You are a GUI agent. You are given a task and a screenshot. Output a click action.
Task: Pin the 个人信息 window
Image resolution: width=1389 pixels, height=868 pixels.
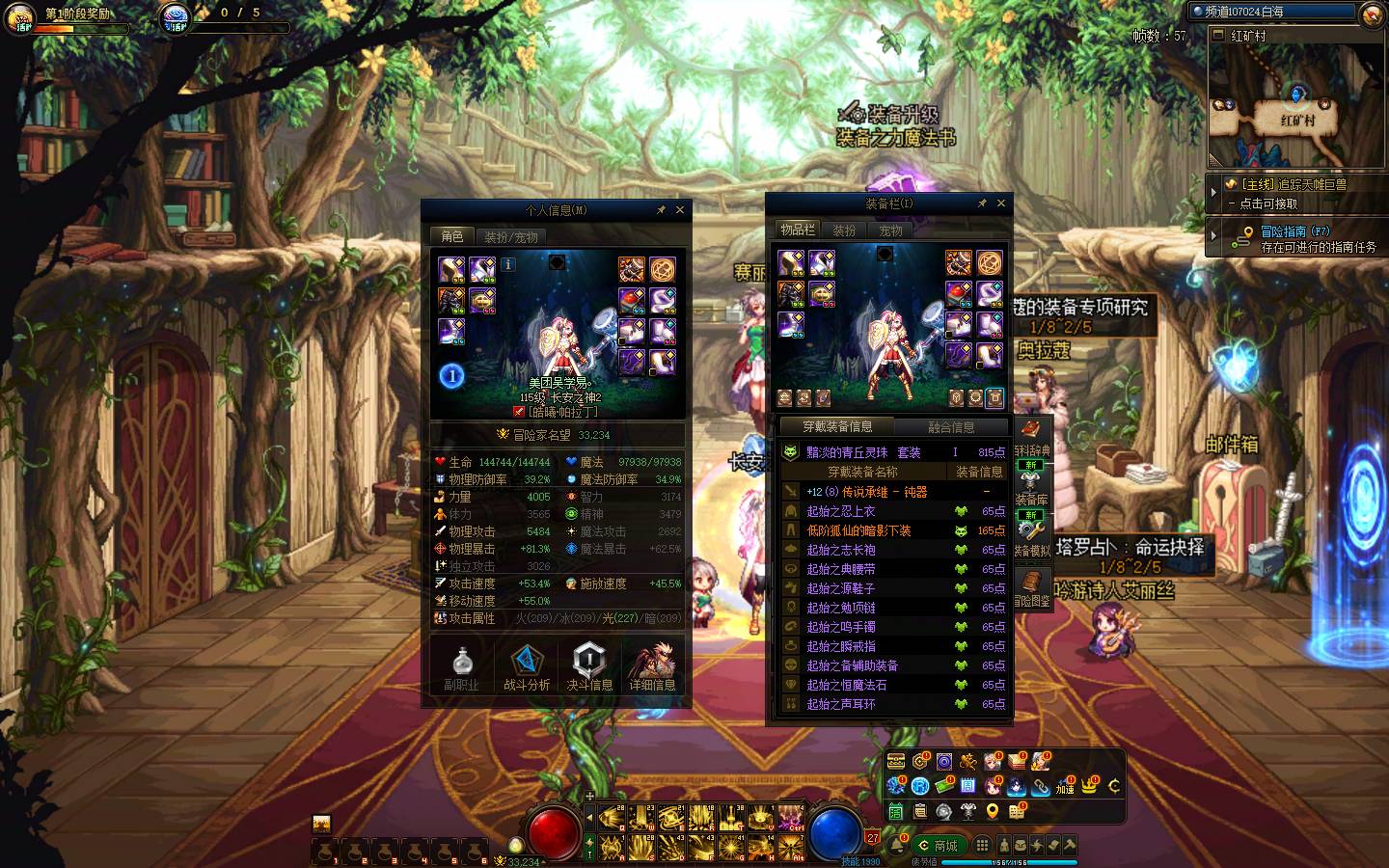pos(661,209)
